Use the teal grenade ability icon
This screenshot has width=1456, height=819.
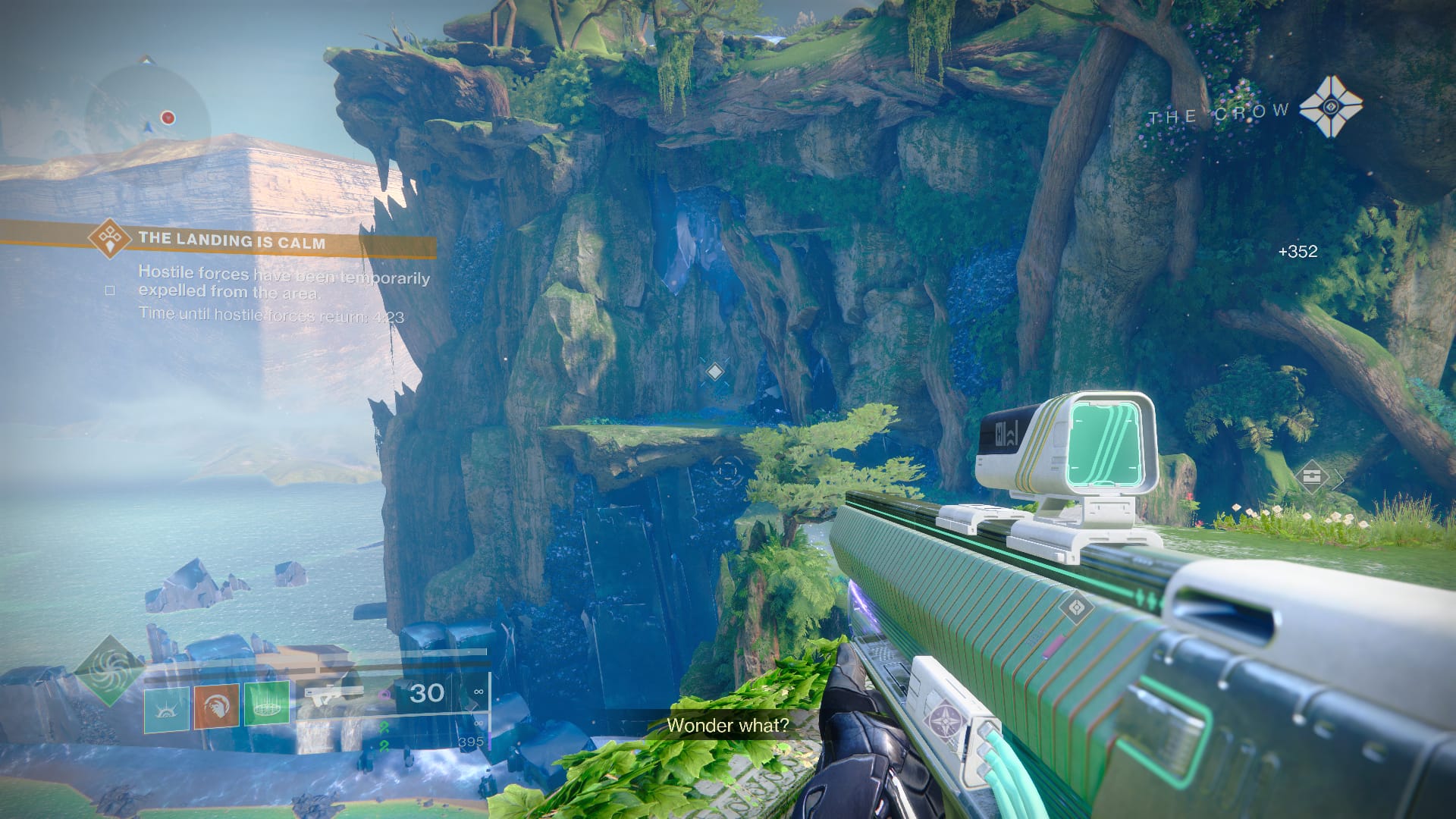pyautogui.click(x=167, y=706)
